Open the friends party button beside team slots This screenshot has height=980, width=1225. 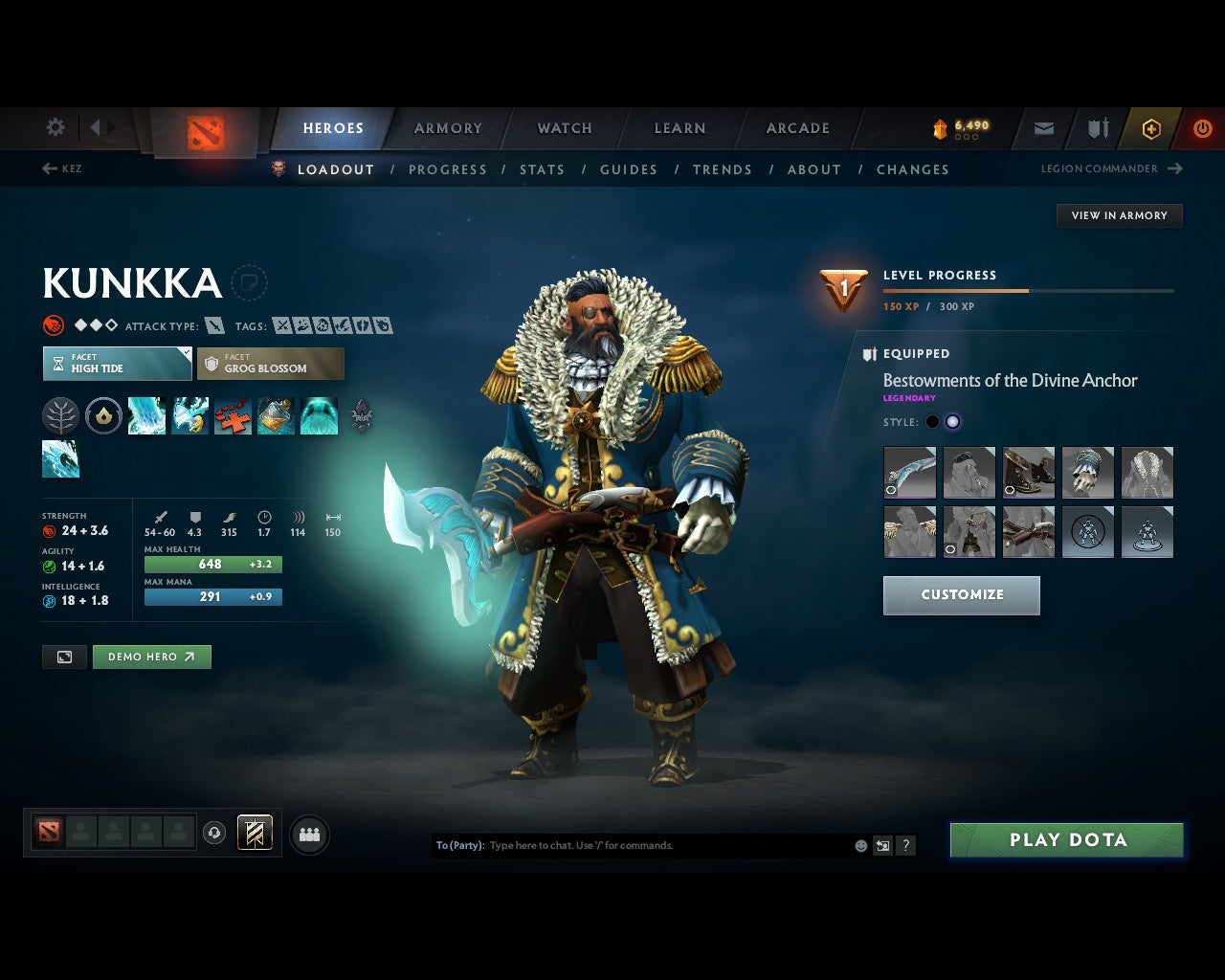(x=308, y=834)
